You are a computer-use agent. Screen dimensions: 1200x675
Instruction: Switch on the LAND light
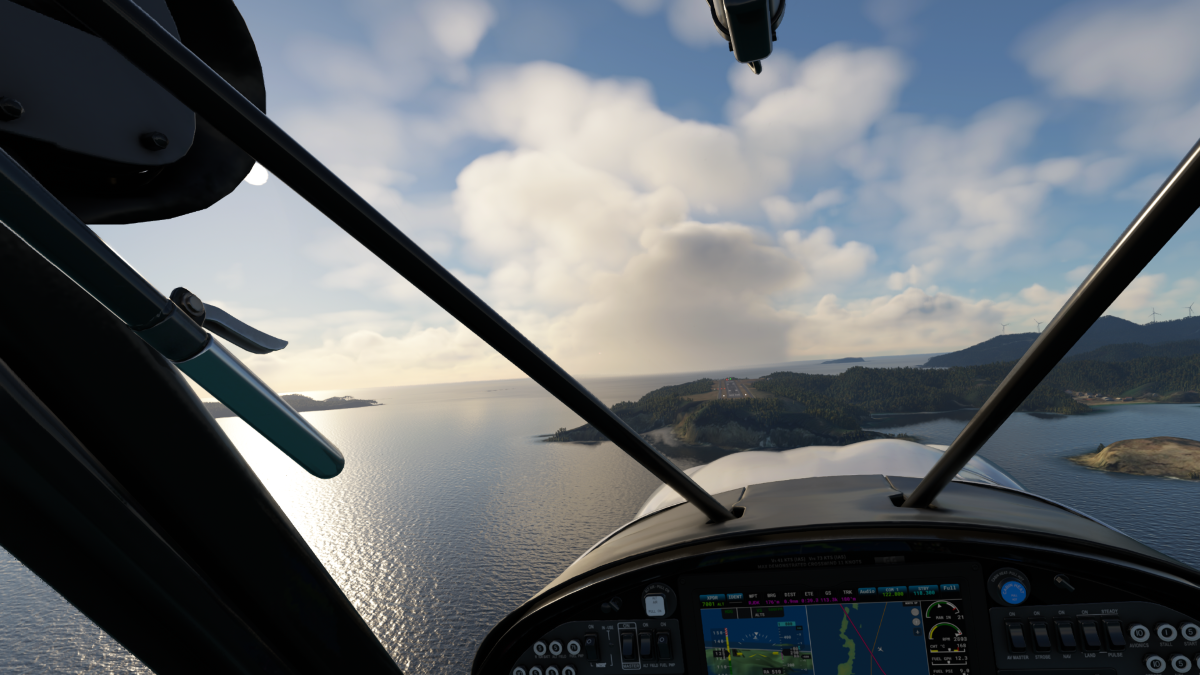1091,636
